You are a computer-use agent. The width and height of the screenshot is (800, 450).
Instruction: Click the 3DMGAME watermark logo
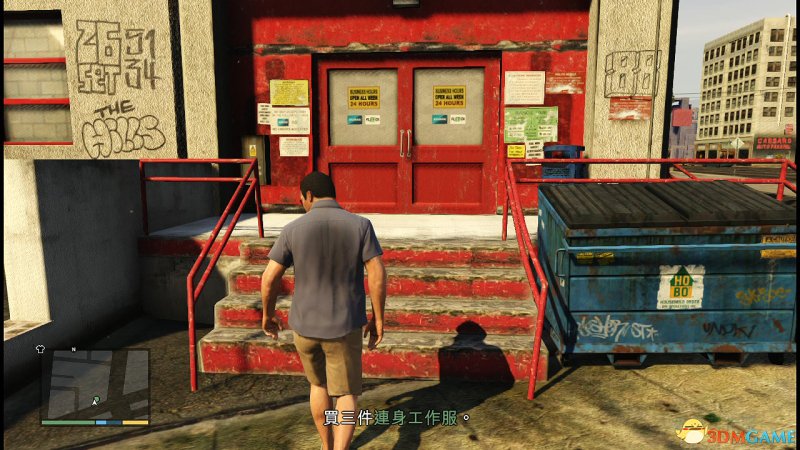pyautogui.click(x=734, y=431)
